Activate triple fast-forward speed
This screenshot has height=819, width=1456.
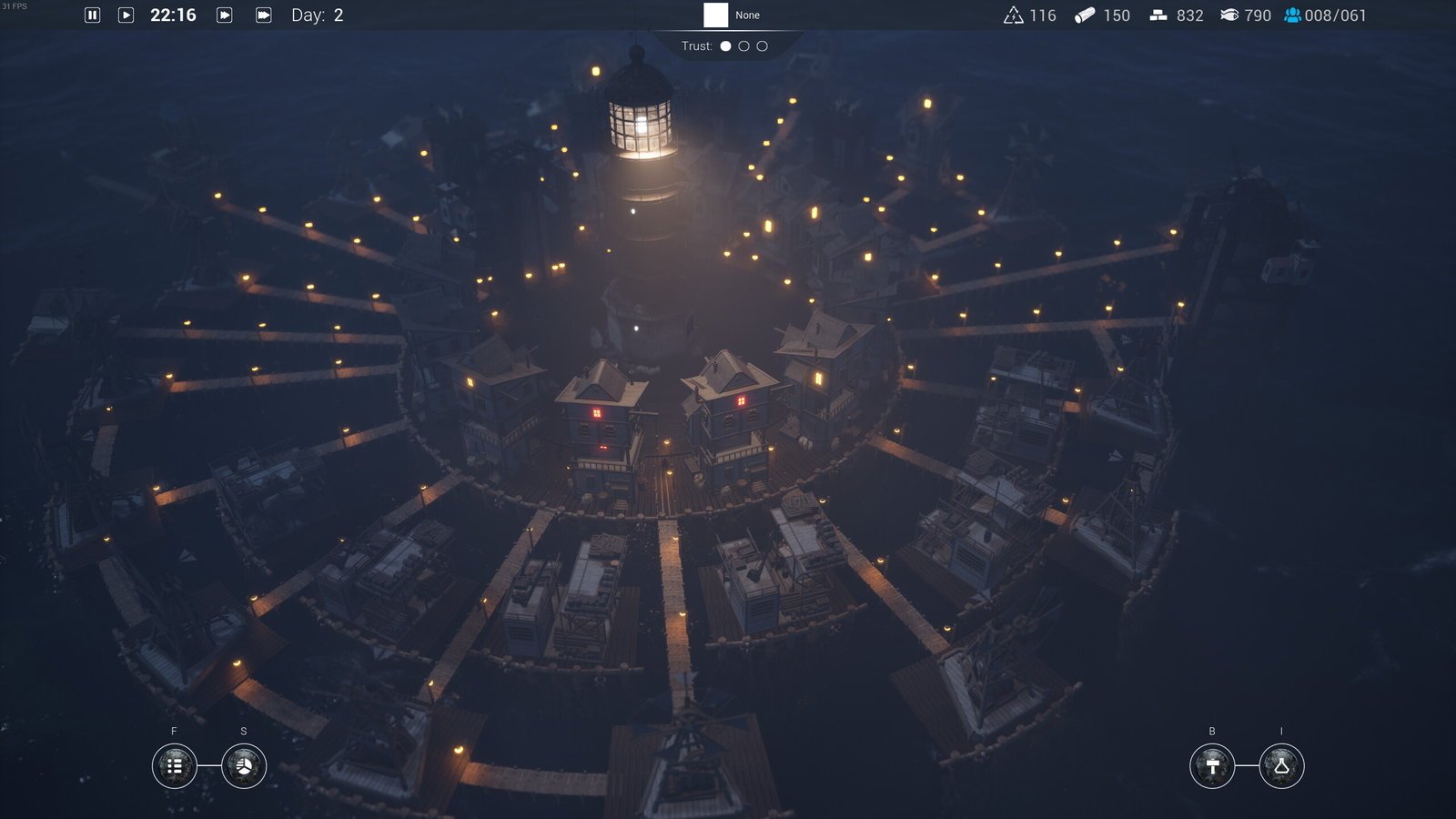click(x=264, y=15)
